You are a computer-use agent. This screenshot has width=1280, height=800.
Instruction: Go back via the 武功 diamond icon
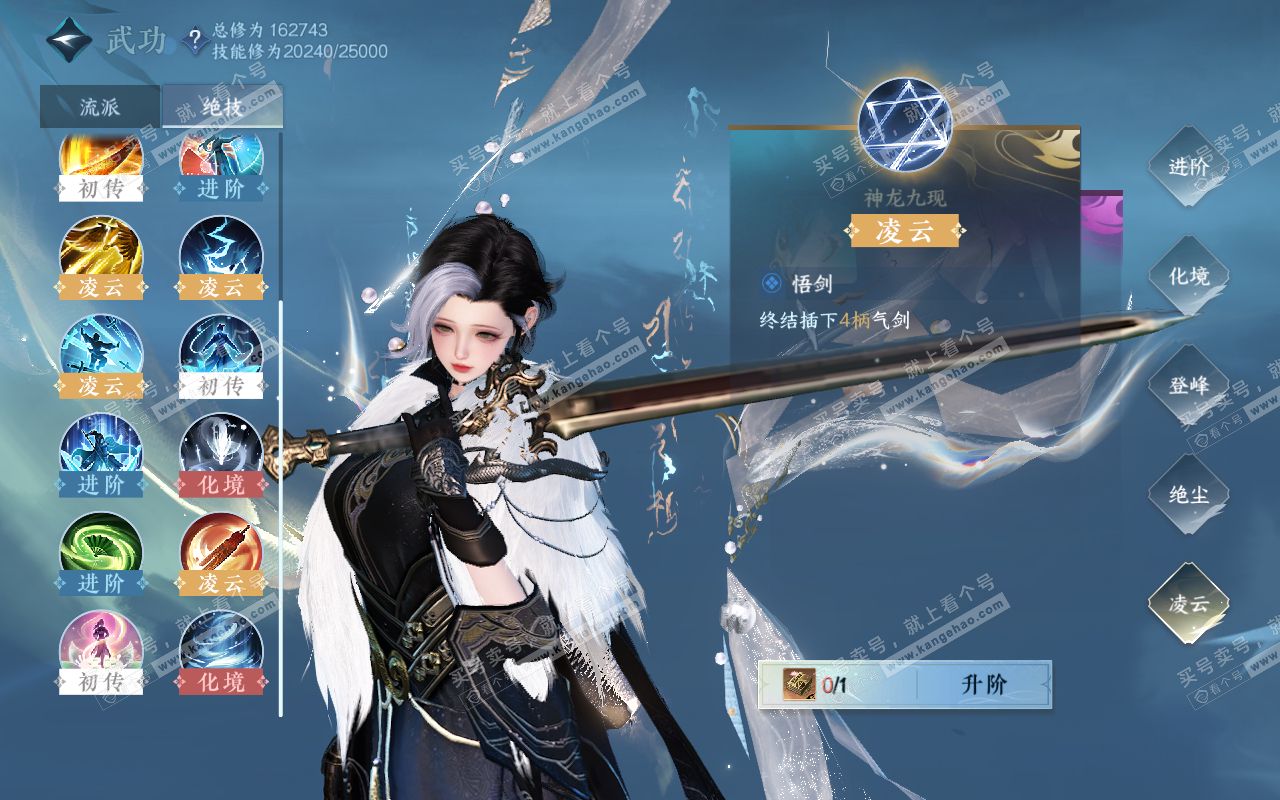[70, 41]
